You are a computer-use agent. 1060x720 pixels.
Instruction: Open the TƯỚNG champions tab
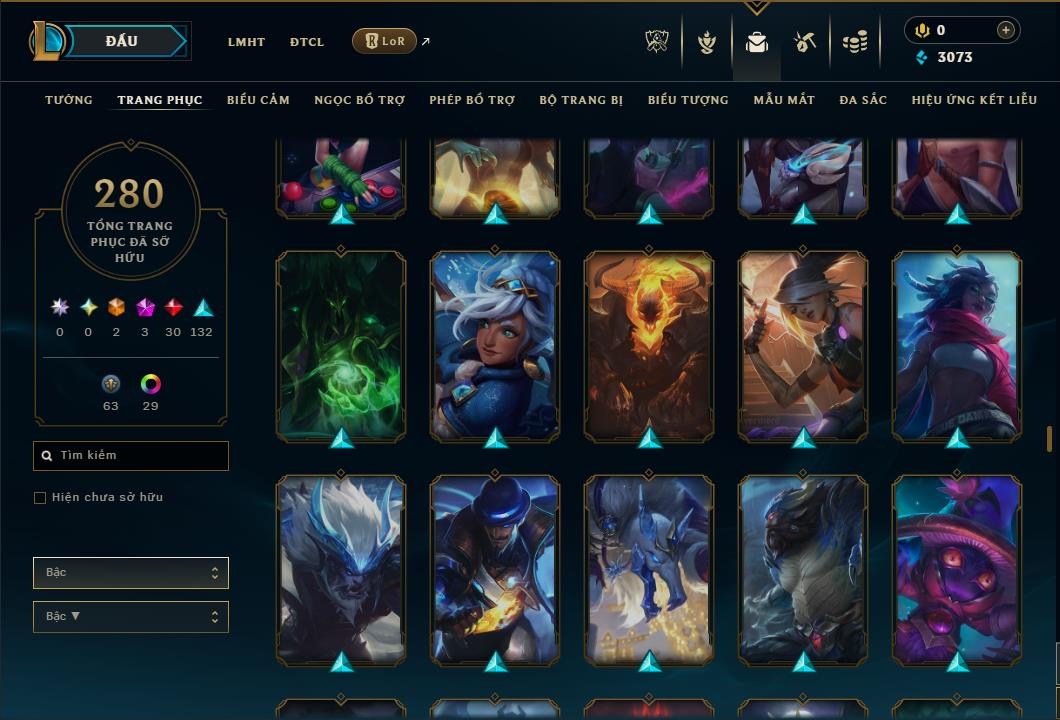point(69,100)
